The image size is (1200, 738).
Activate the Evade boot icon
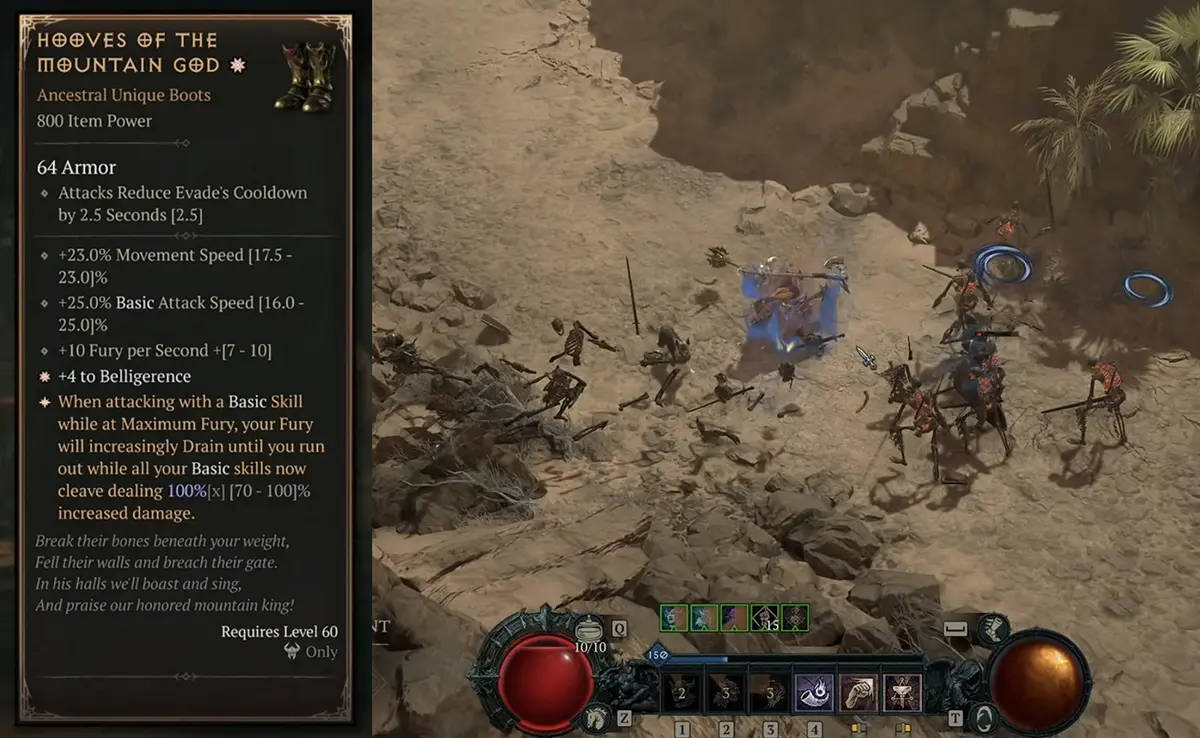(x=991, y=628)
